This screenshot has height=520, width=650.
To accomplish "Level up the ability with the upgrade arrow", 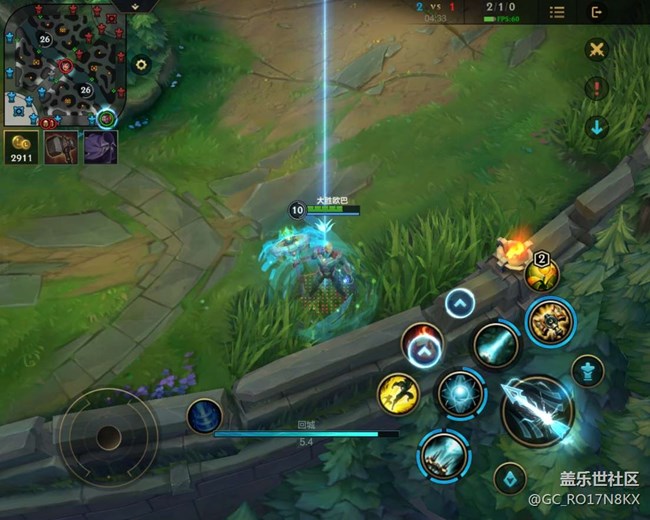I will [x=459, y=303].
